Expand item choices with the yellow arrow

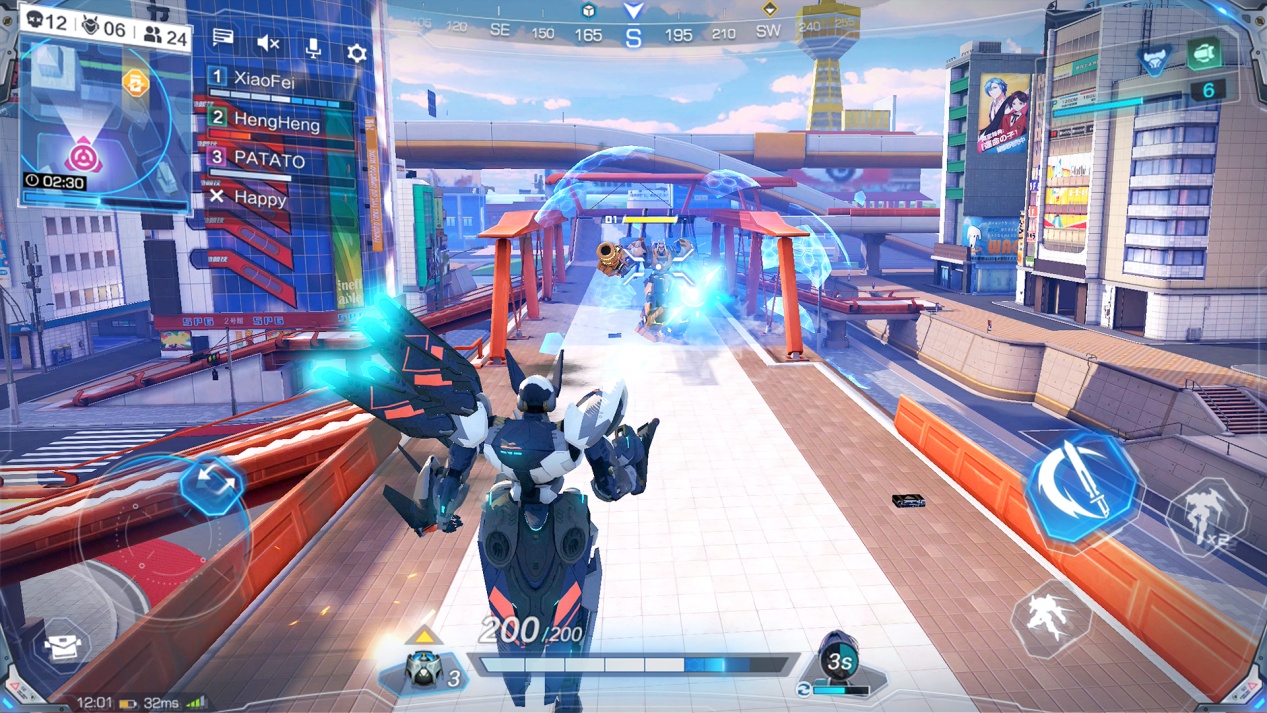click(x=424, y=636)
